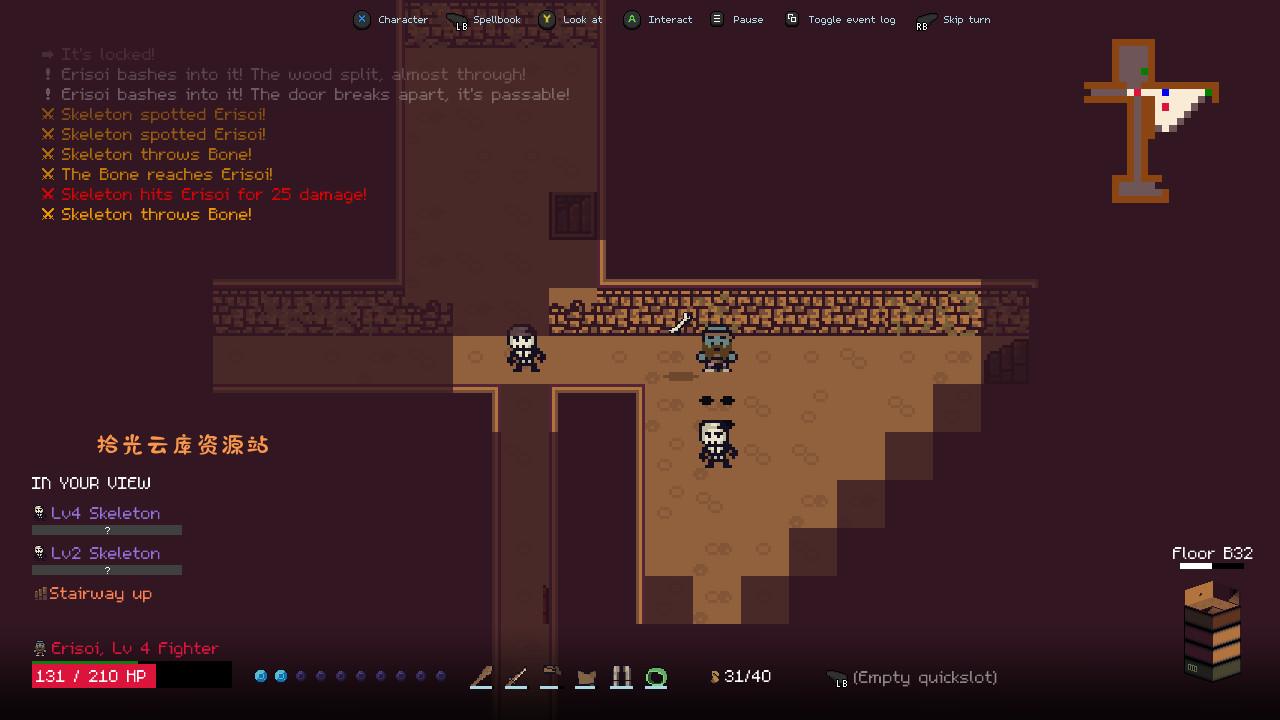Select the thin sword weapon icon
The image size is (1280, 720).
click(516, 678)
